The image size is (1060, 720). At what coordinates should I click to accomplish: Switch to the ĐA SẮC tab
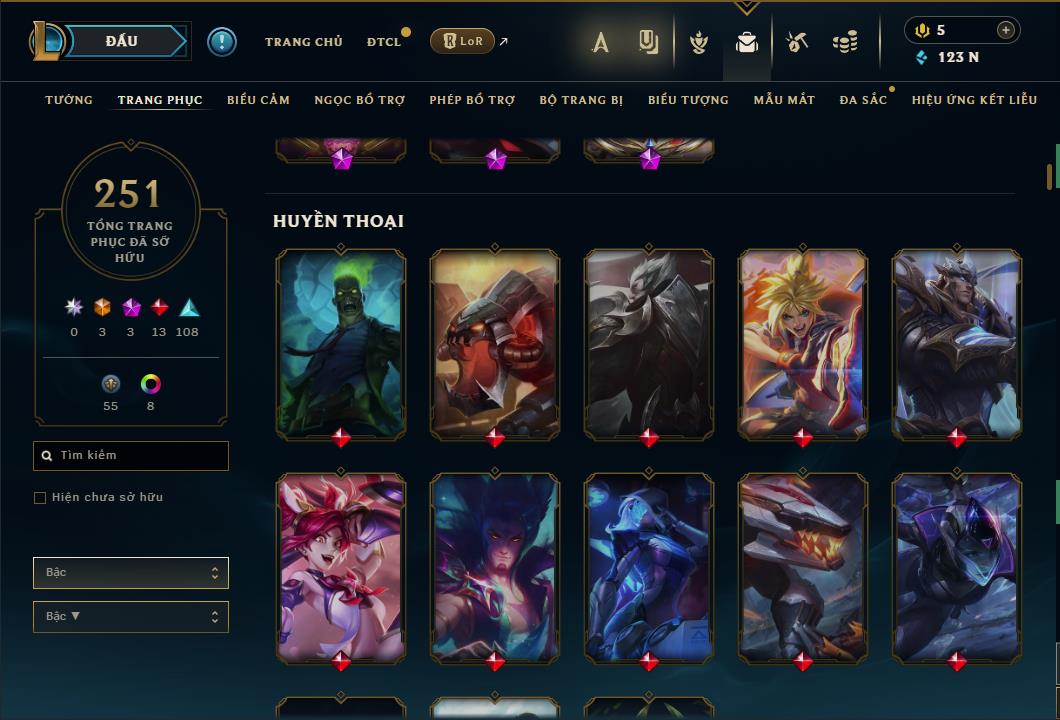[x=863, y=100]
